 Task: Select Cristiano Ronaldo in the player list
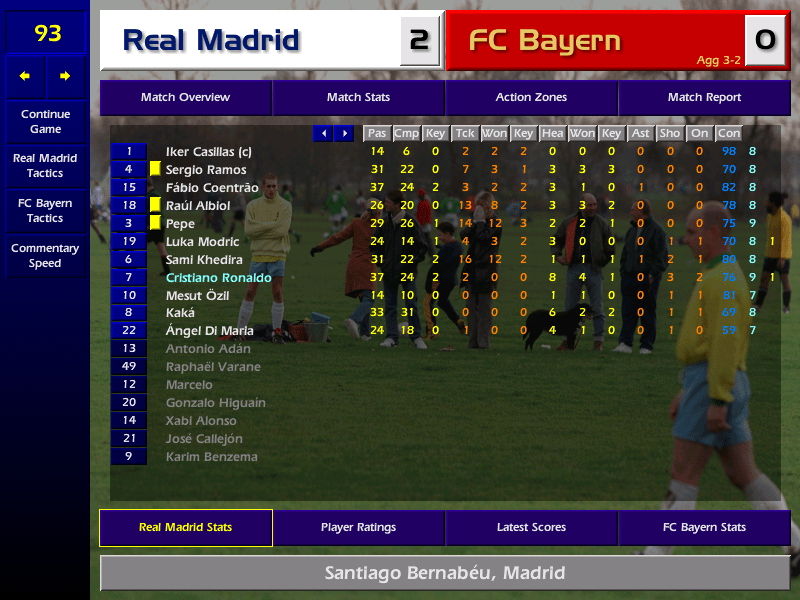218,278
